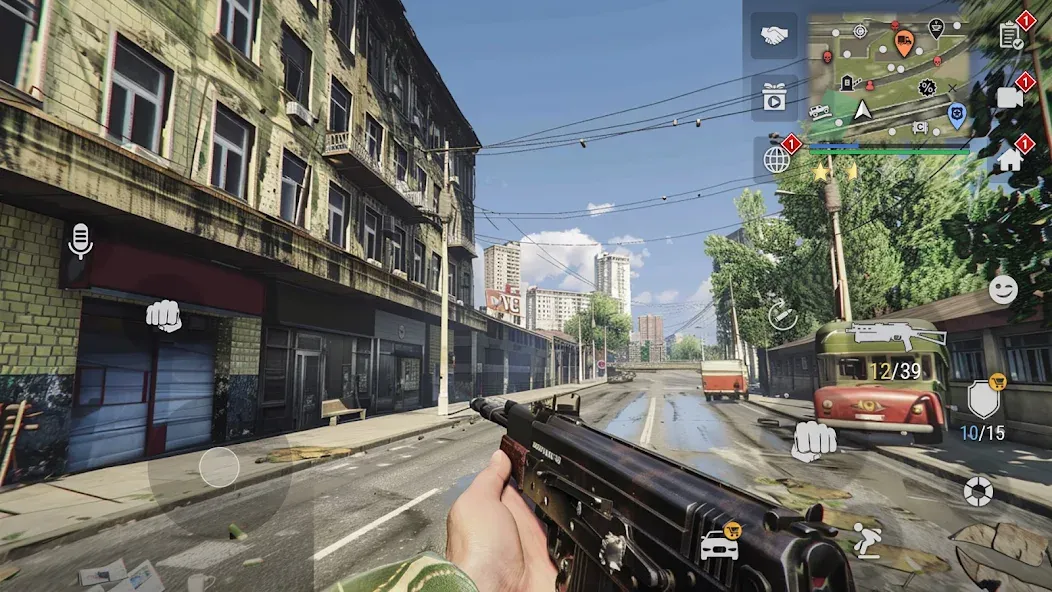The image size is (1052, 592).
Task: Open the clipboard tasks list
Action: [1010, 37]
